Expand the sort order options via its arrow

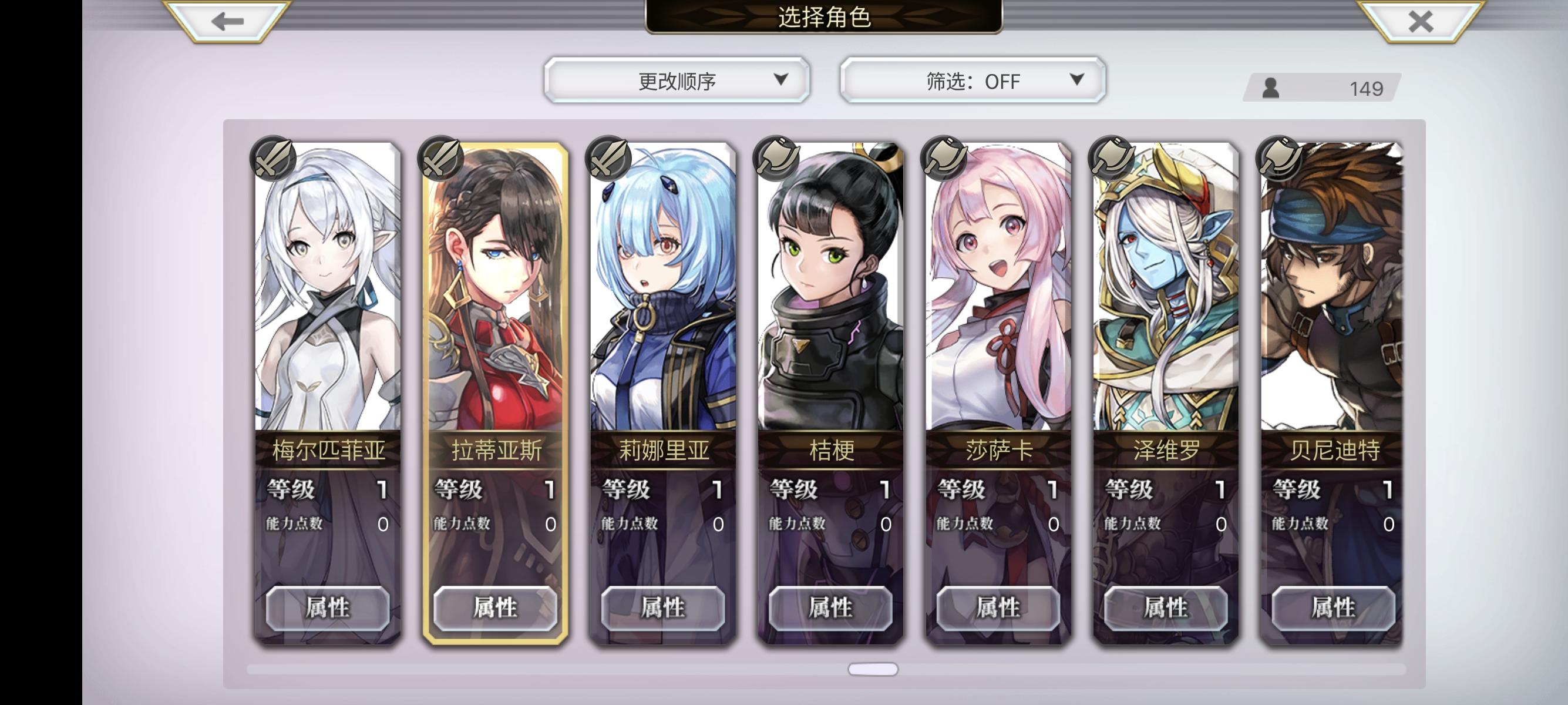click(x=781, y=80)
